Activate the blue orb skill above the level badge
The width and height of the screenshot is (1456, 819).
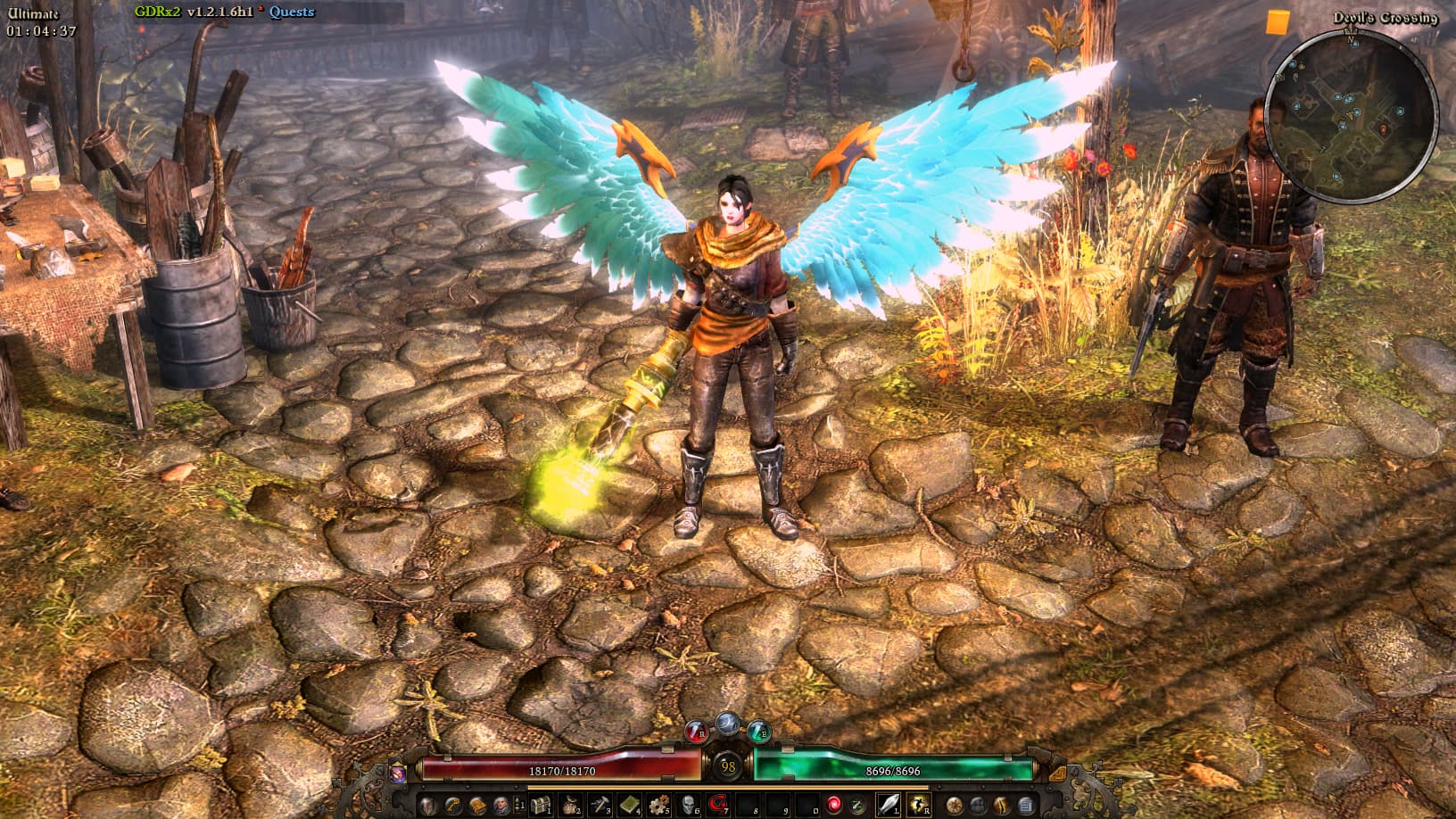[727, 722]
